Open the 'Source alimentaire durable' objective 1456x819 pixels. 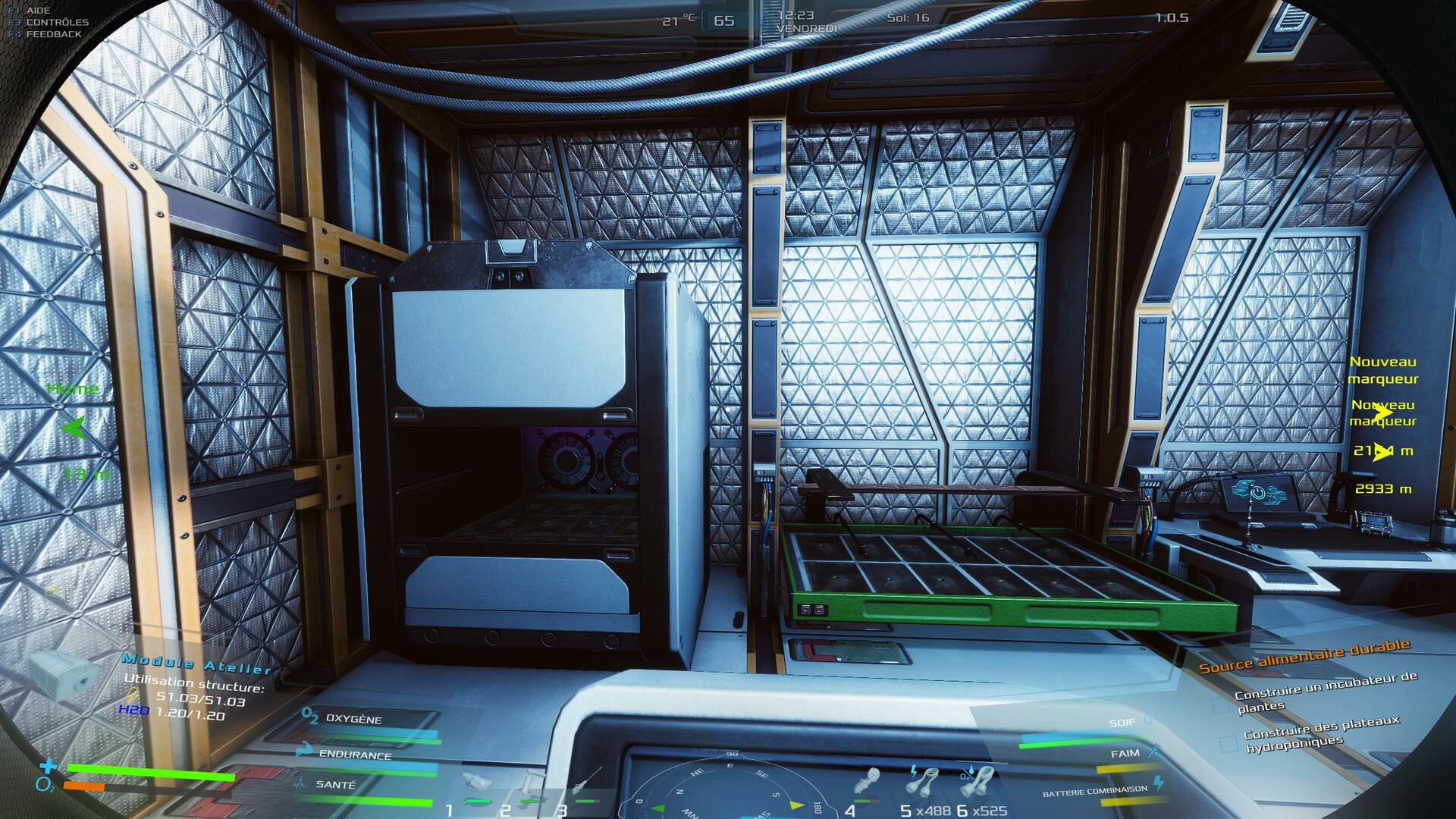click(1304, 656)
